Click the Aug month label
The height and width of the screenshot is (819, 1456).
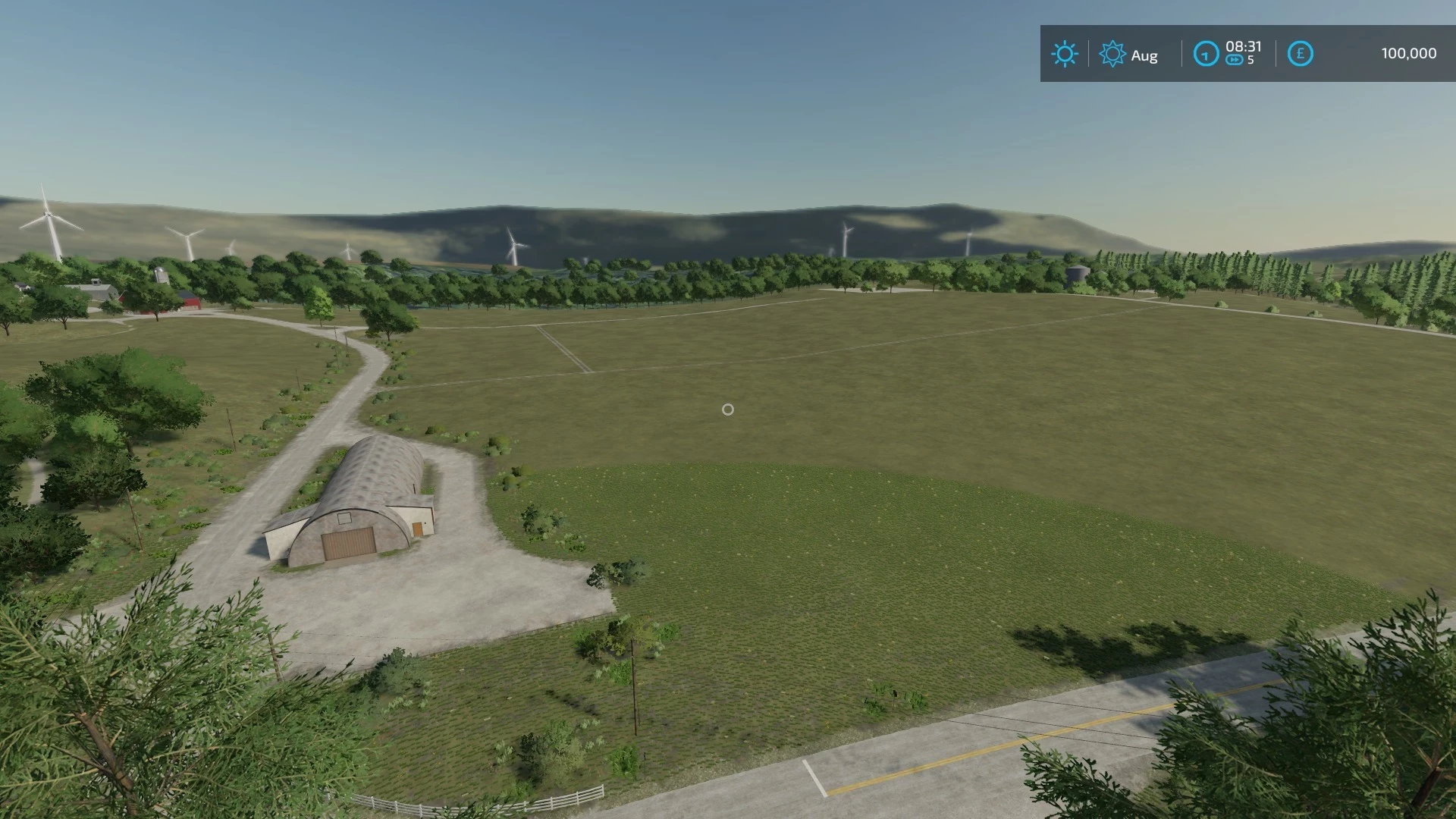pyautogui.click(x=1144, y=55)
